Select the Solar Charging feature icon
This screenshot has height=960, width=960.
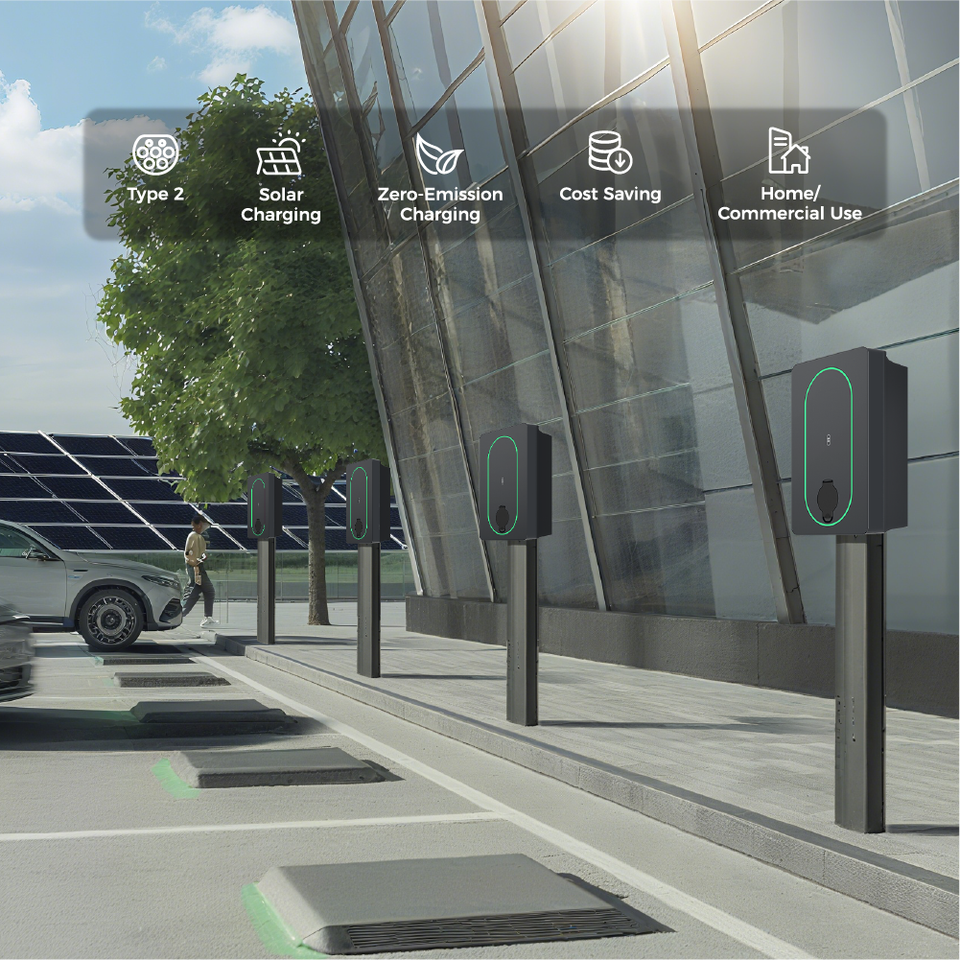280,155
